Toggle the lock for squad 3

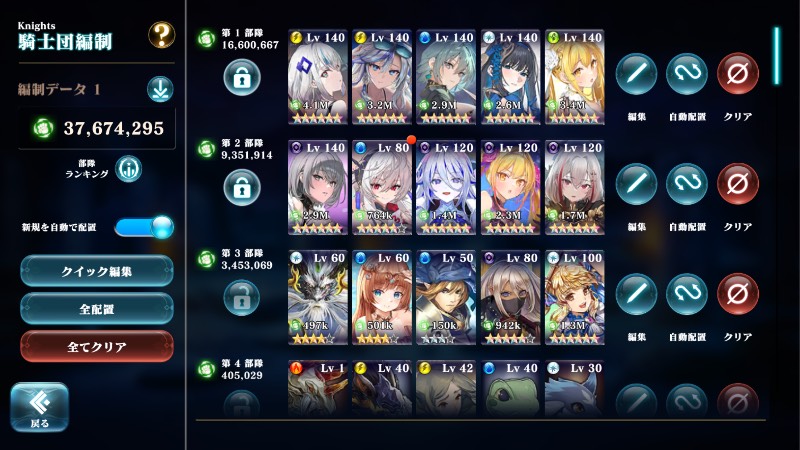coord(241,295)
